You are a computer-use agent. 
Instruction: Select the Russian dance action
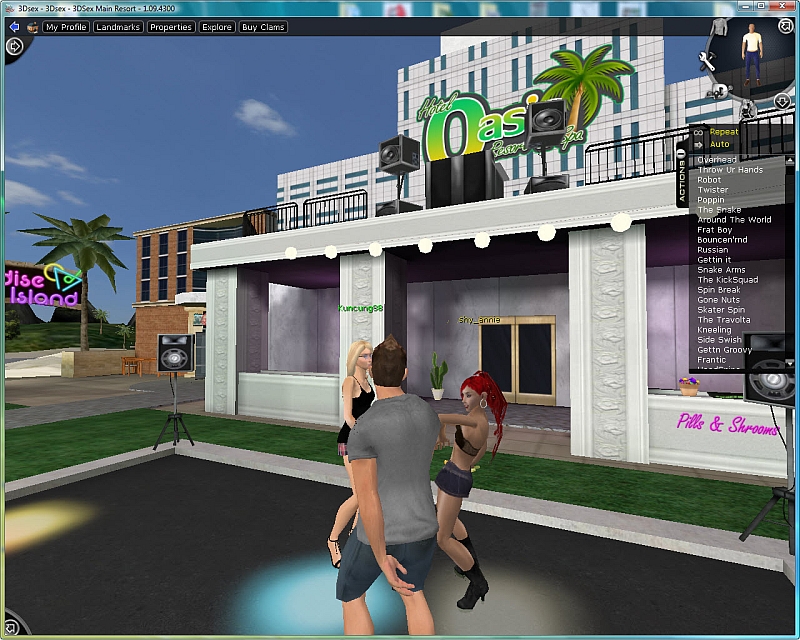pyautogui.click(x=713, y=250)
